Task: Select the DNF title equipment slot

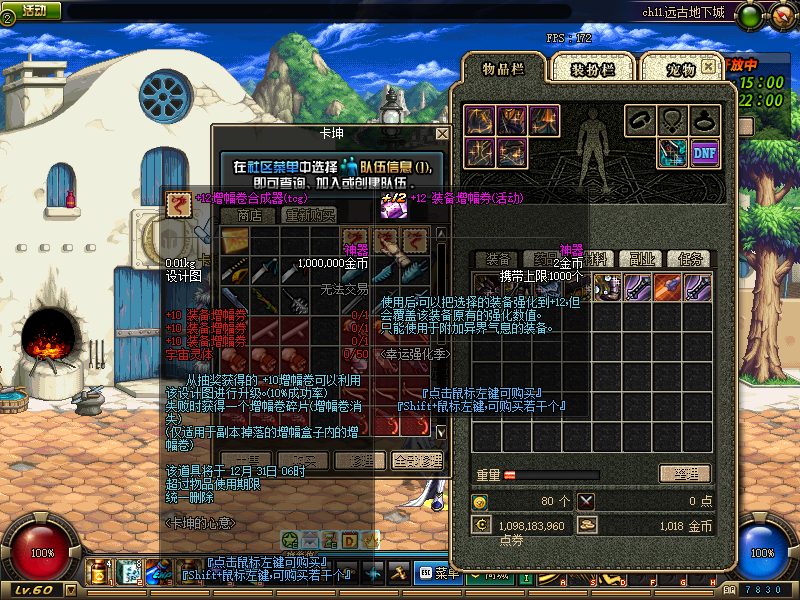Action: 705,152
